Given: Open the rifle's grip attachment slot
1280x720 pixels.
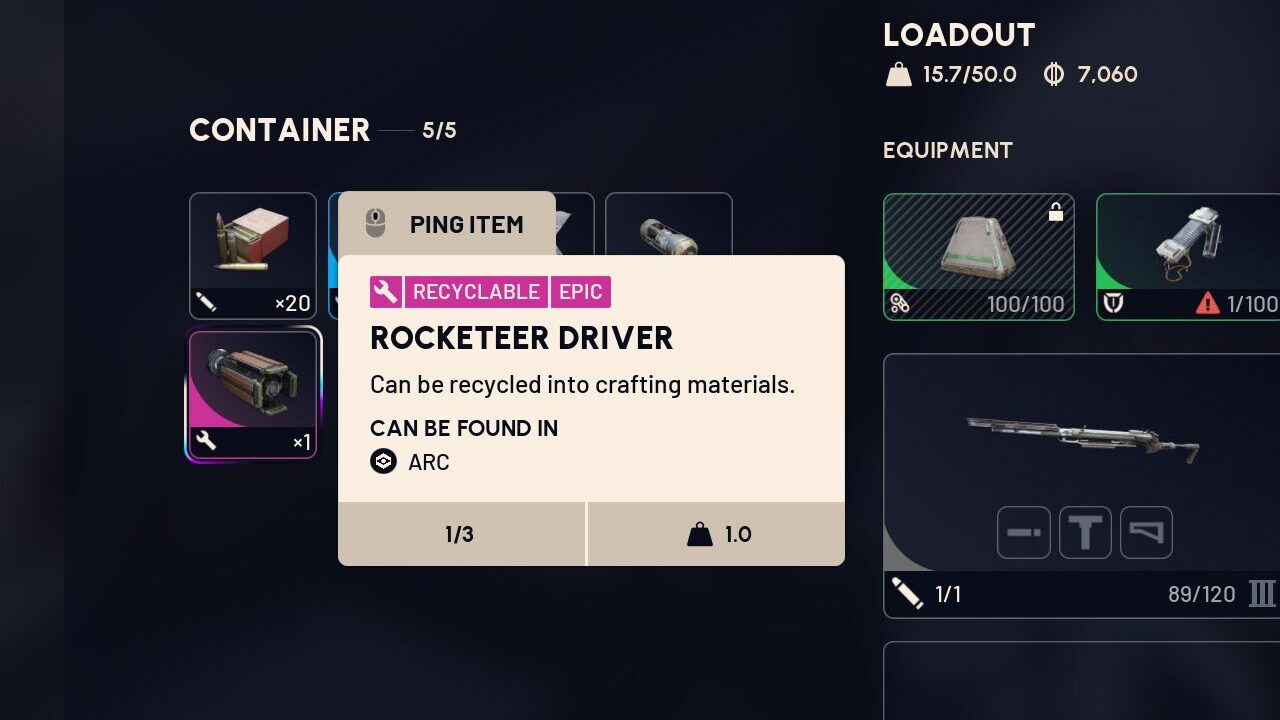Looking at the screenshot, I should [1085, 533].
